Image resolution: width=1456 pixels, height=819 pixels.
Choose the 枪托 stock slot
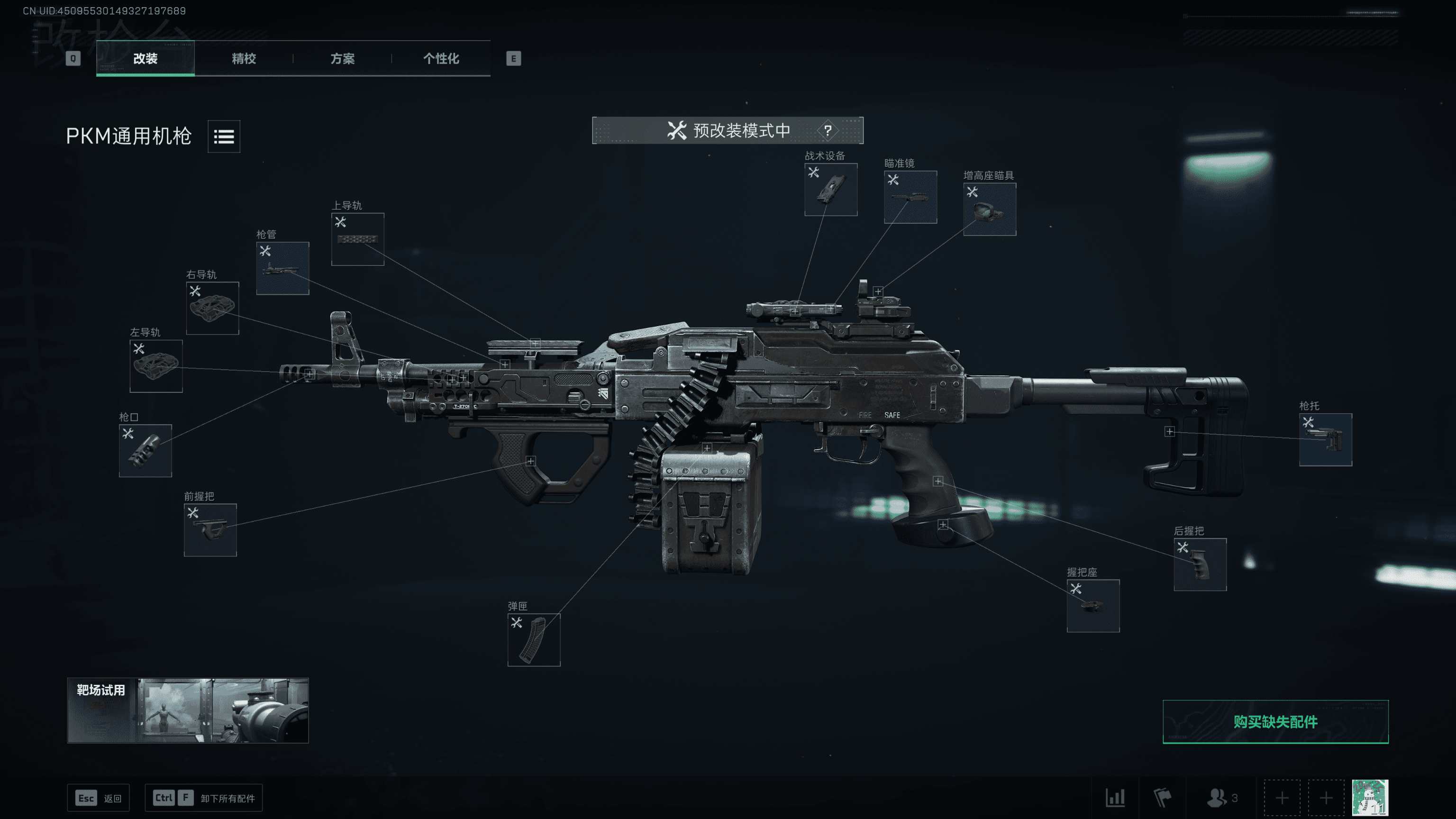[1325, 440]
